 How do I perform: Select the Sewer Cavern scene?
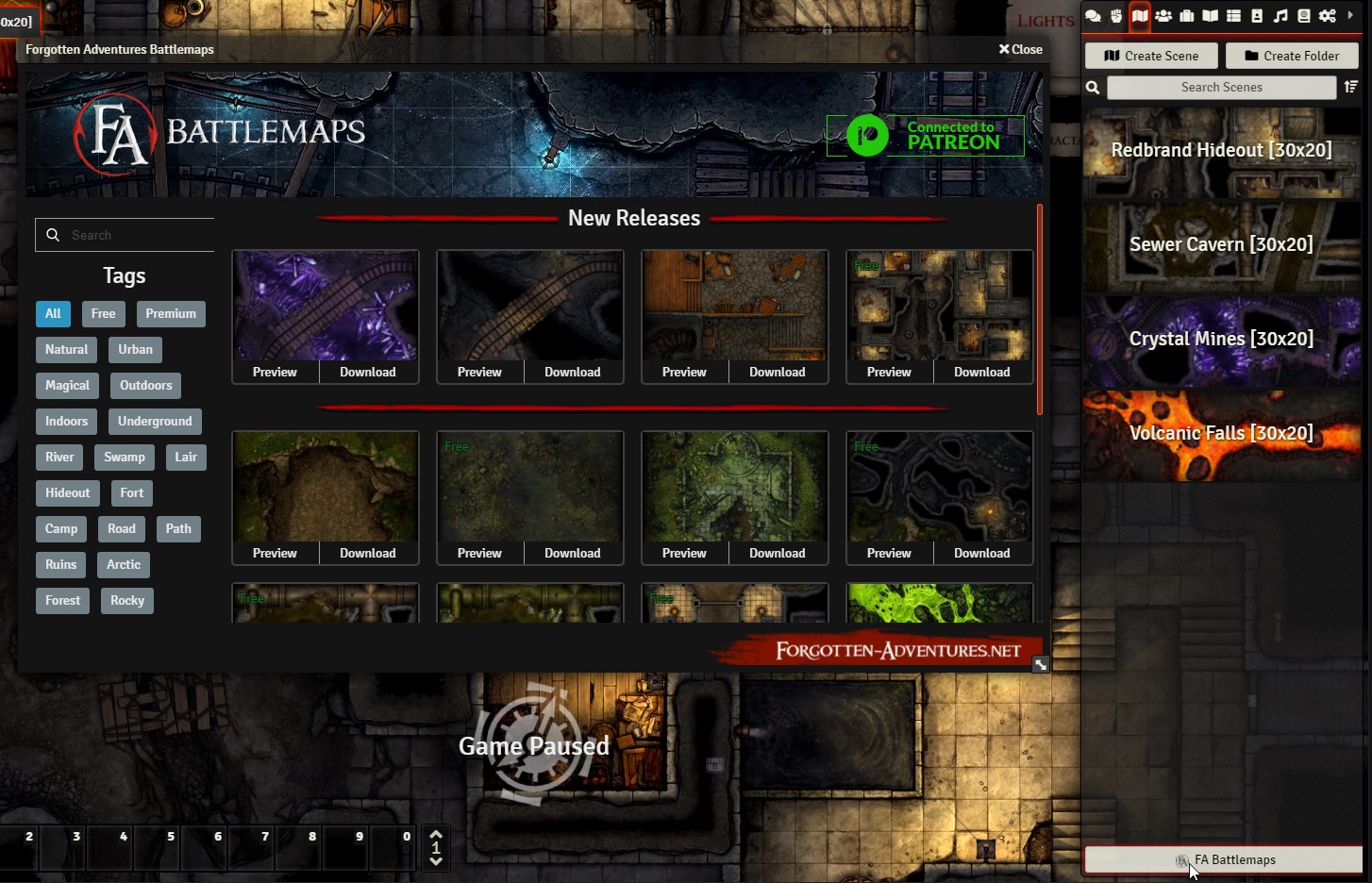pyautogui.click(x=1221, y=245)
